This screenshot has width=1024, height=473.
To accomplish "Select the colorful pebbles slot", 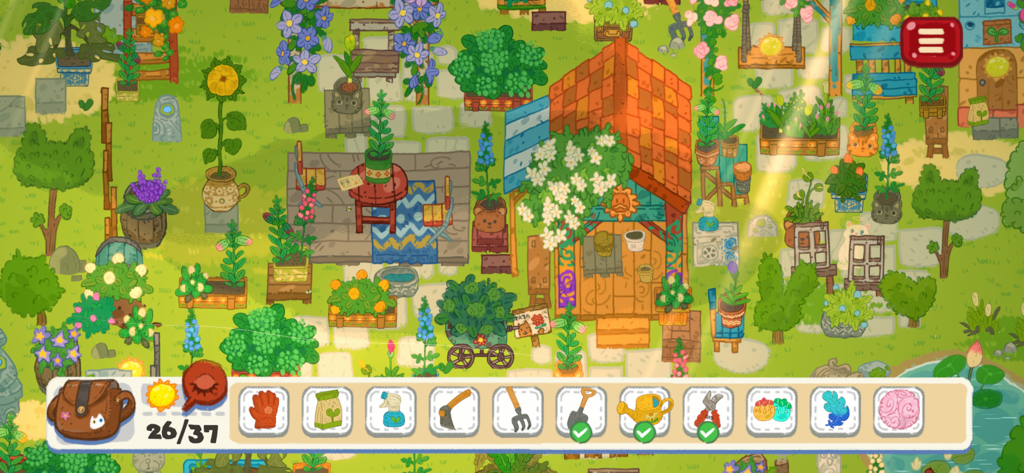I will click(772, 410).
